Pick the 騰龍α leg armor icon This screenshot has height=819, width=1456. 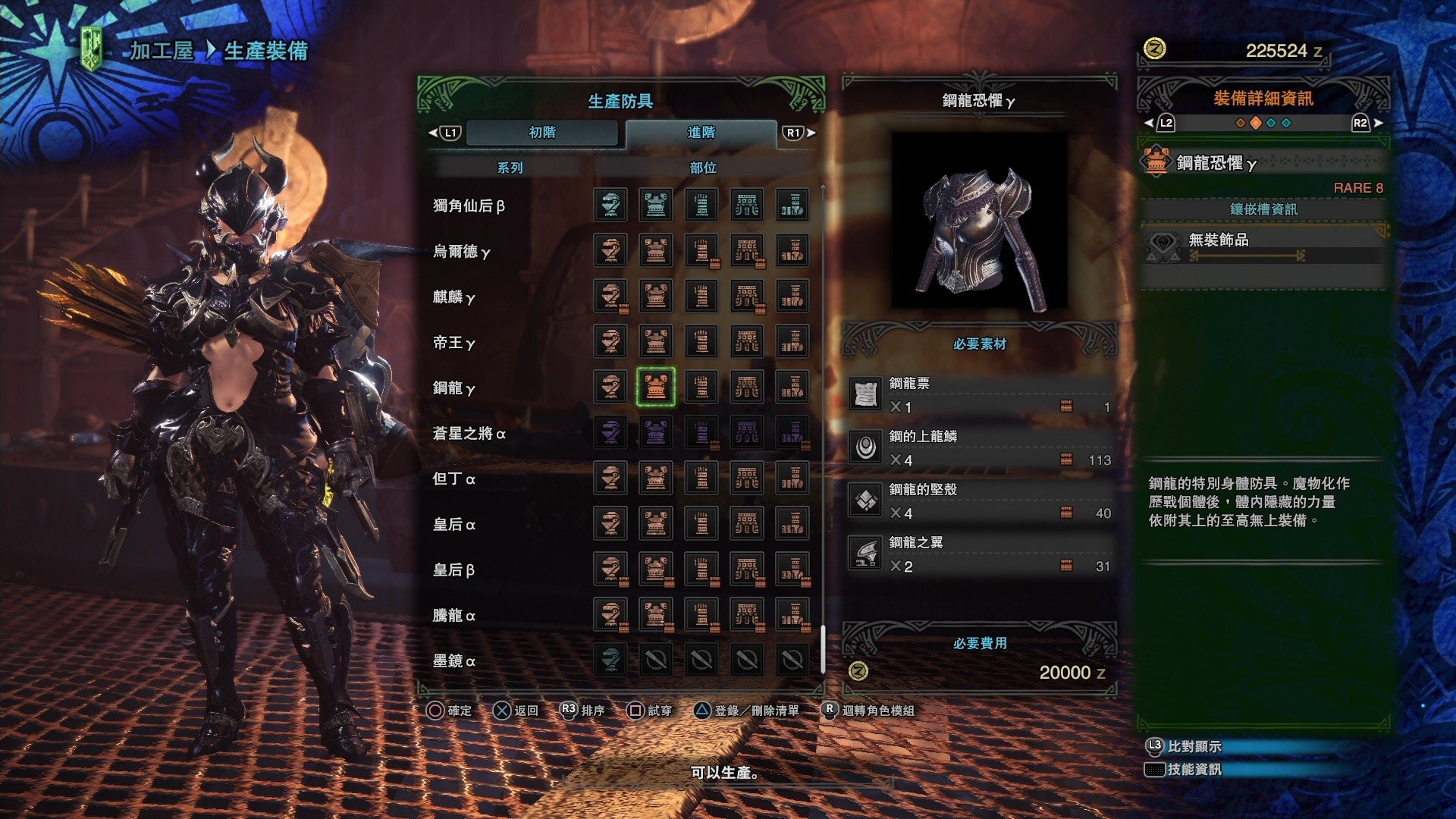coord(792,614)
